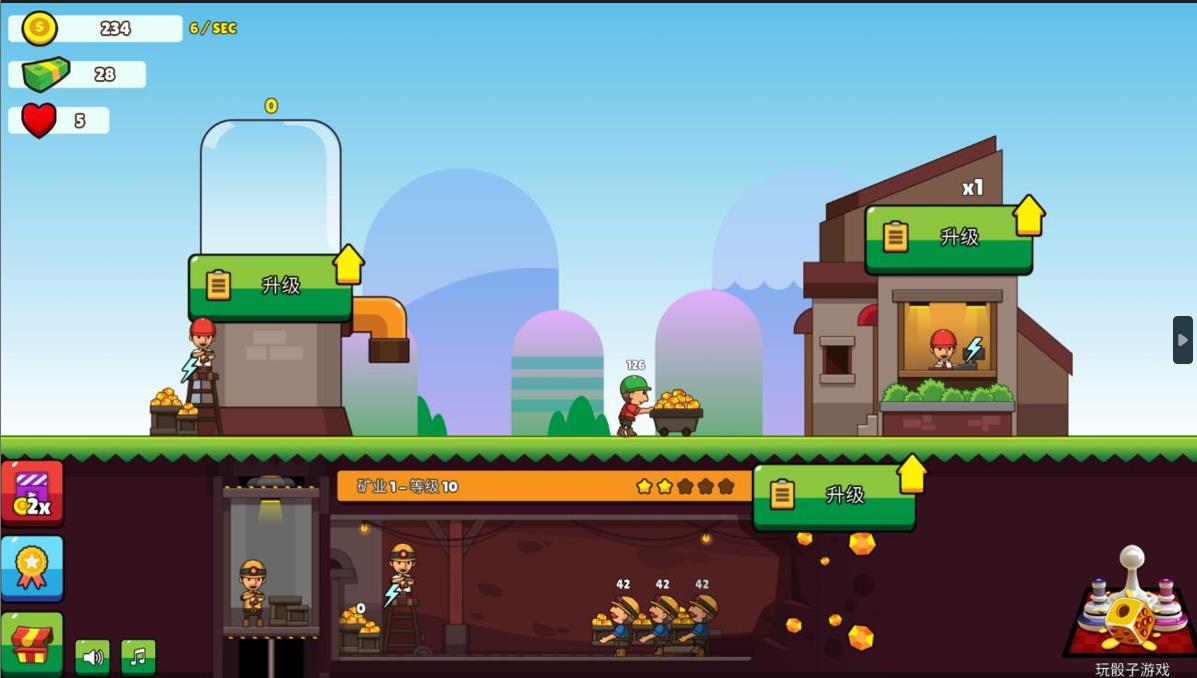This screenshot has height=678, width=1197.
Task: Upgrade the glass storage tank building
Action: (270, 286)
